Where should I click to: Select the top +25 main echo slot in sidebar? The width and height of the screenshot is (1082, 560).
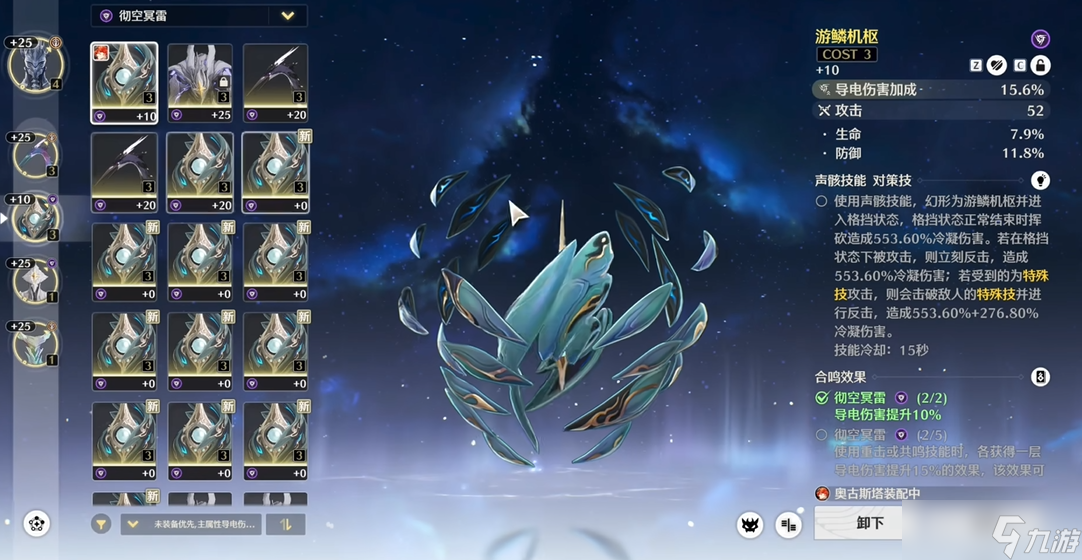point(36,65)
